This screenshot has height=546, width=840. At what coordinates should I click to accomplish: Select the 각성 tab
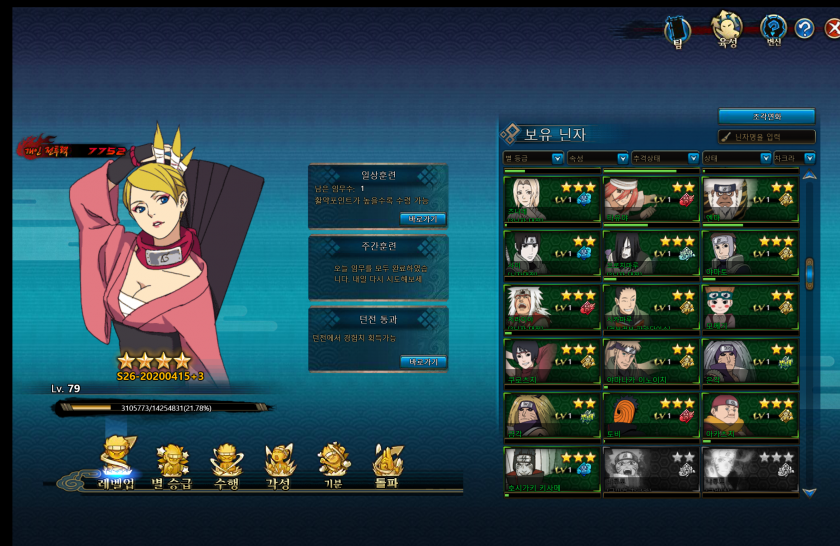pos(279,466)
